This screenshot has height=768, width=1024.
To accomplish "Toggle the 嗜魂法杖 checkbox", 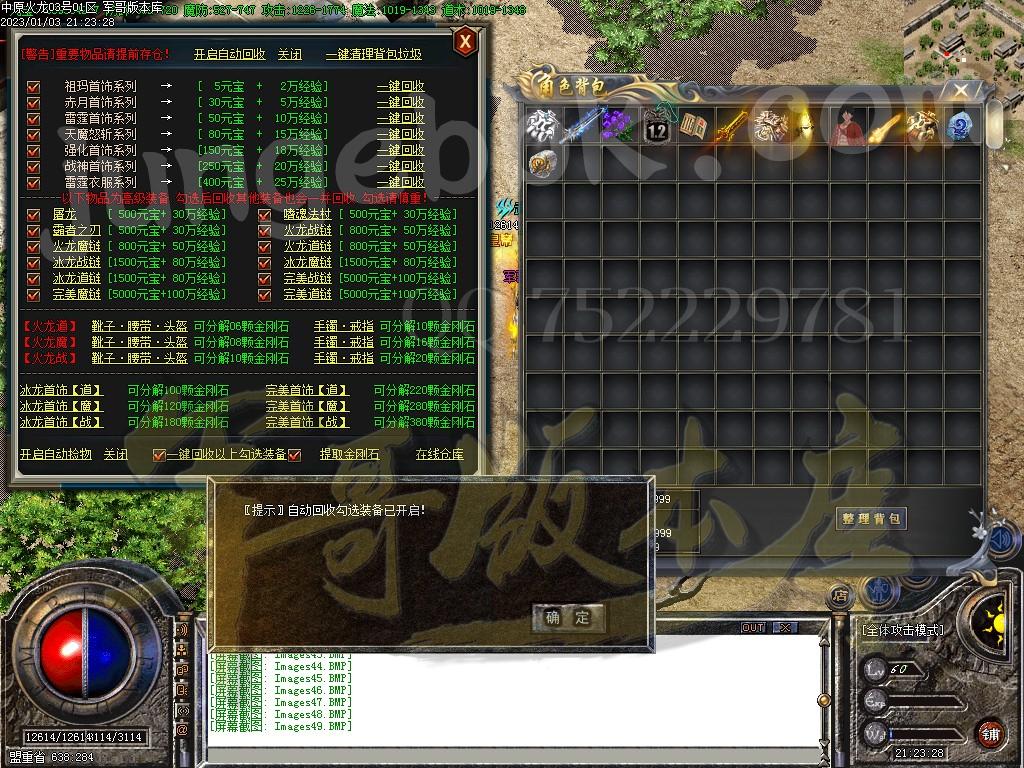I will (x=265, y=215).
